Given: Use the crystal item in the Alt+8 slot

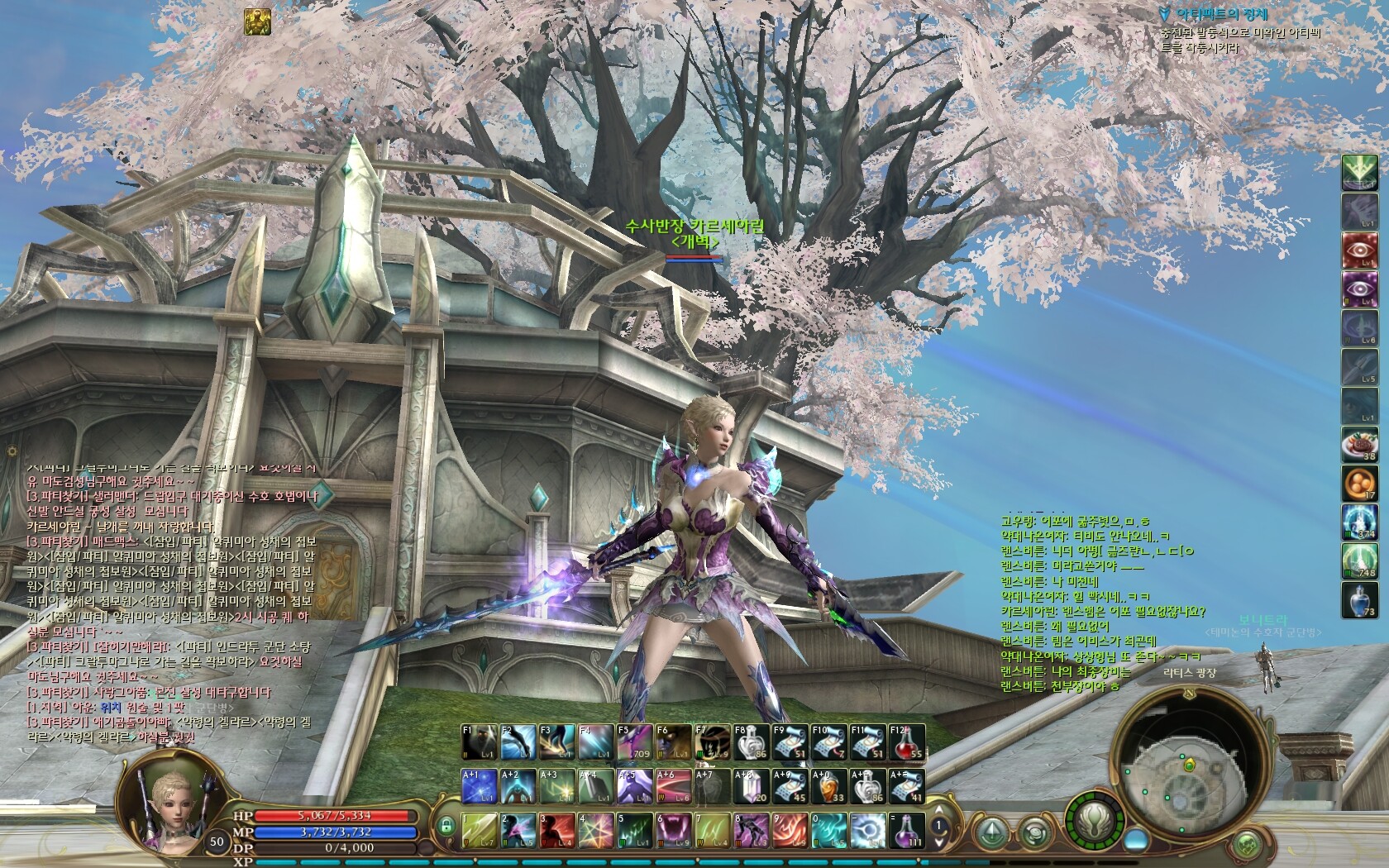Looking at the screenshot, I should pyautogui.click(x=752, y=786).
